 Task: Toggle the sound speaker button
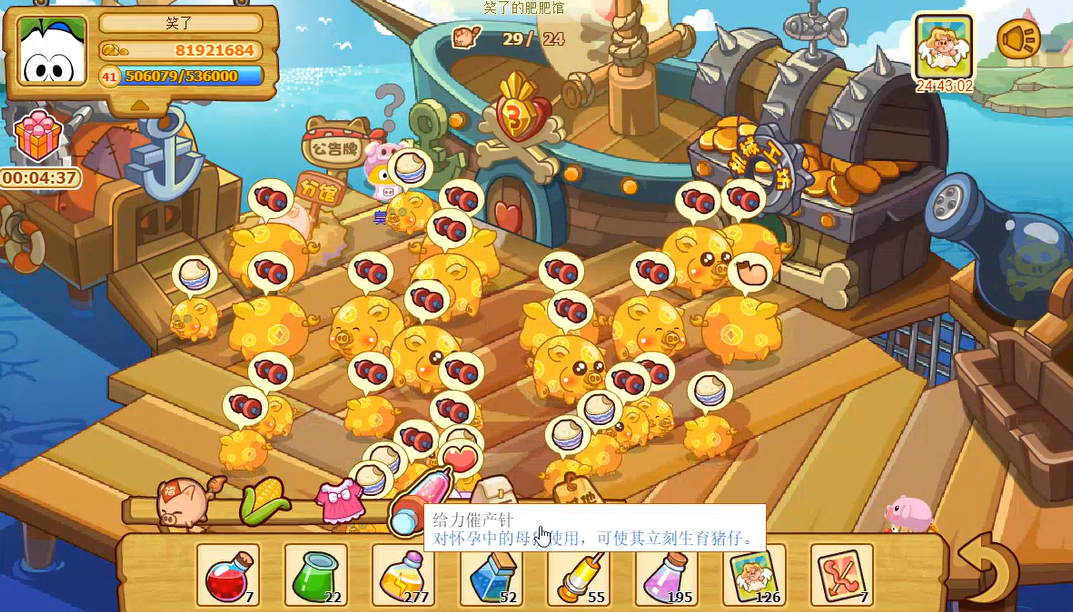click(x=1018, y=40)
